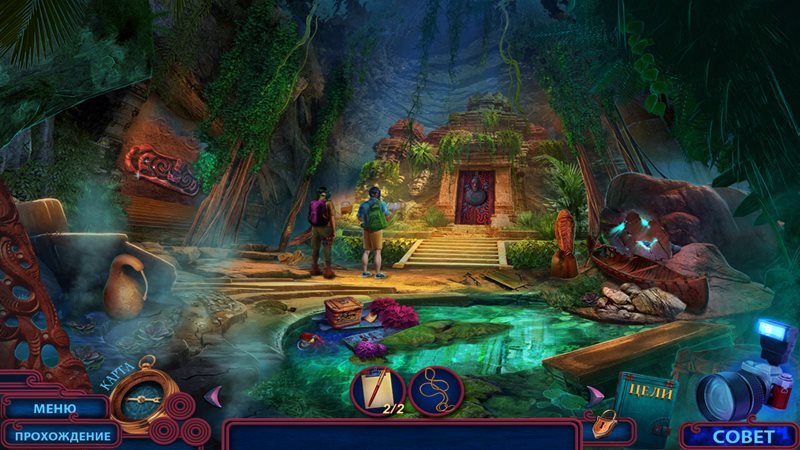Use the СОВЕТ hint button
This screenshot has height=450, width=800.
click(743, 436)
